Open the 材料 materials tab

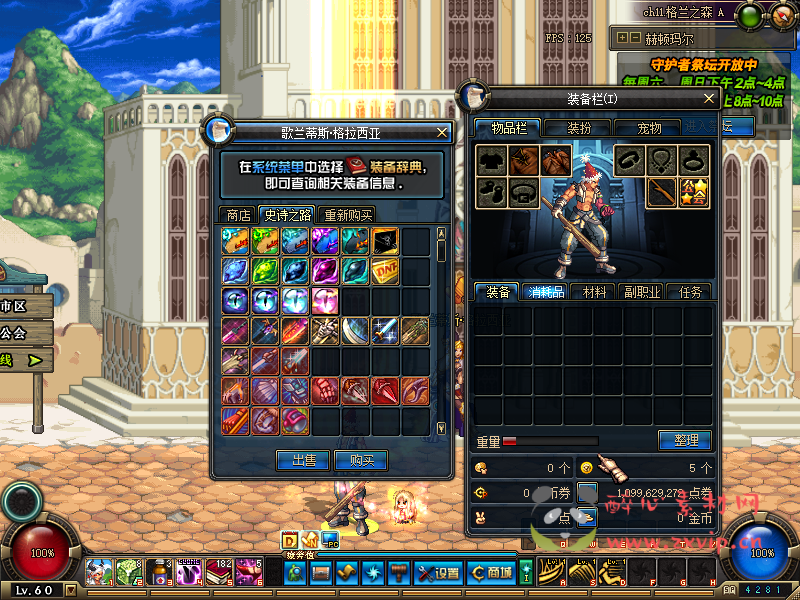tap(594, 292)
